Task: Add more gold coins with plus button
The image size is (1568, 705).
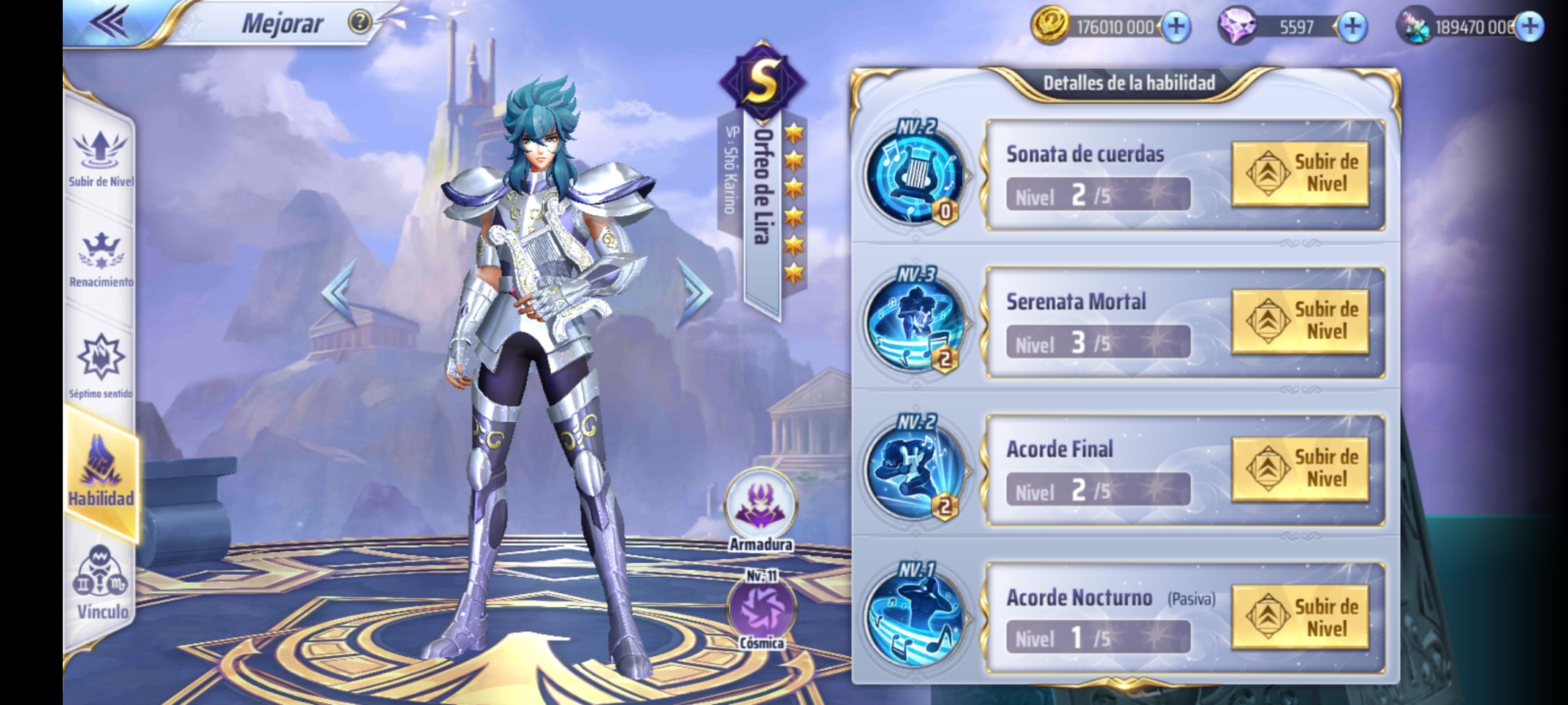Action: point(1176,27)
